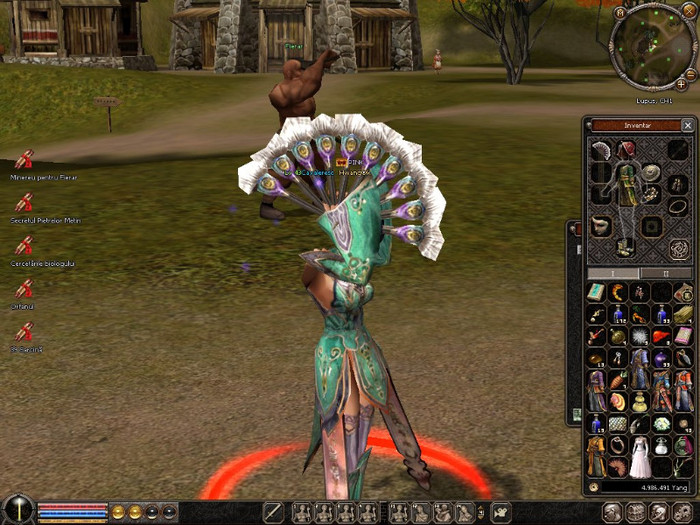Switch to inventory page I

615,273
